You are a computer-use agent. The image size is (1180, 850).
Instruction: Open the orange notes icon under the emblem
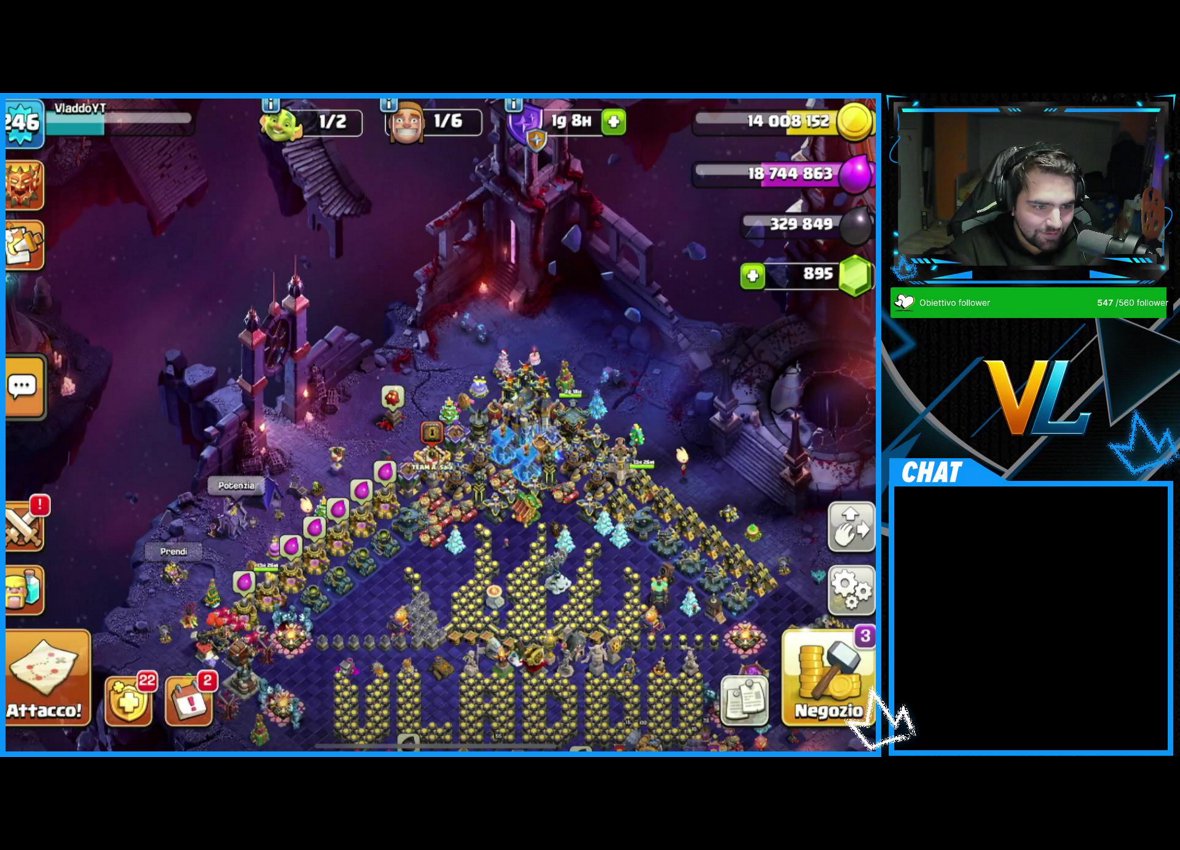click(23, 245)
